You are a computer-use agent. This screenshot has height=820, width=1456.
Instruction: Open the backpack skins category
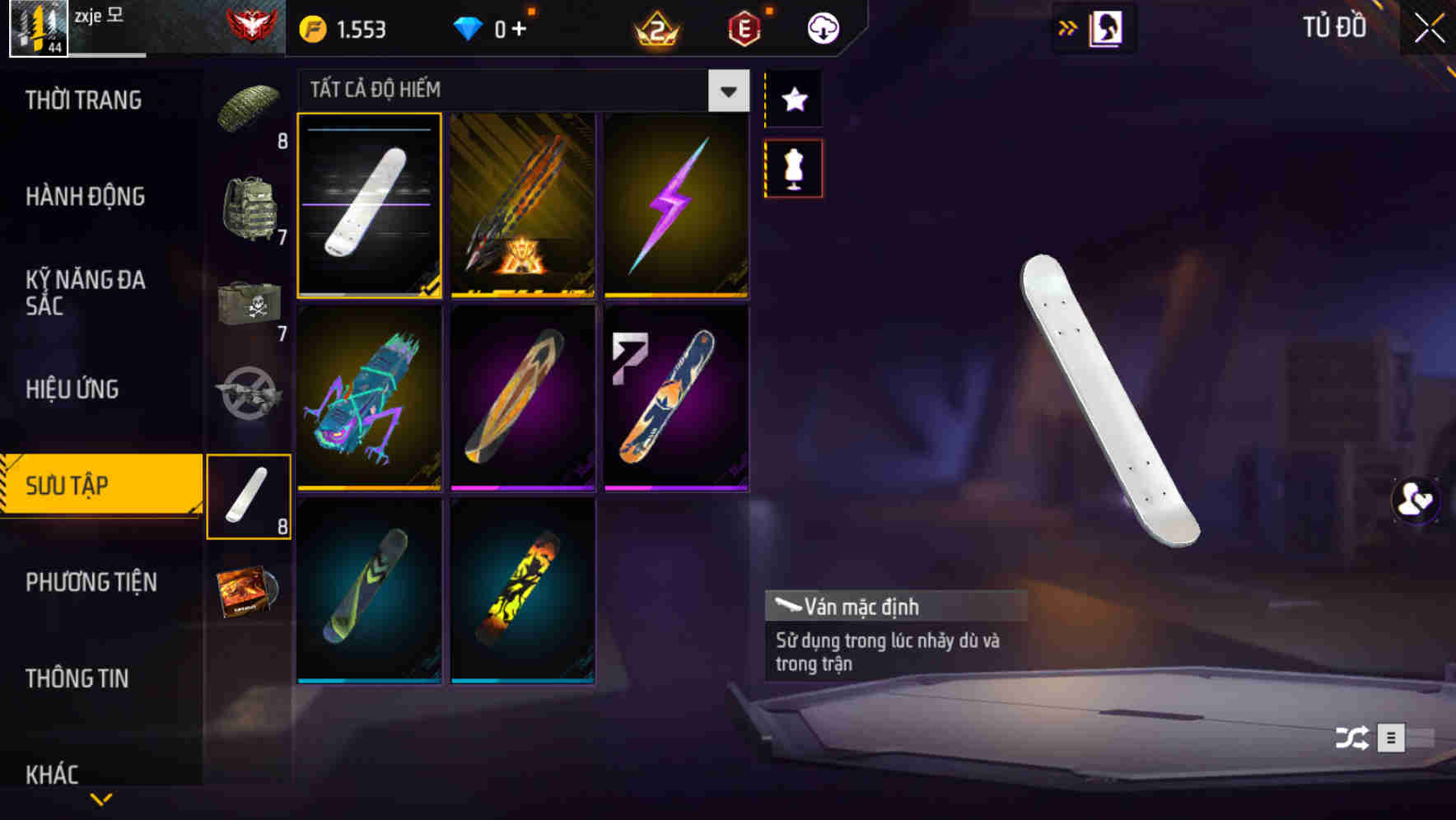coord(250,206)
